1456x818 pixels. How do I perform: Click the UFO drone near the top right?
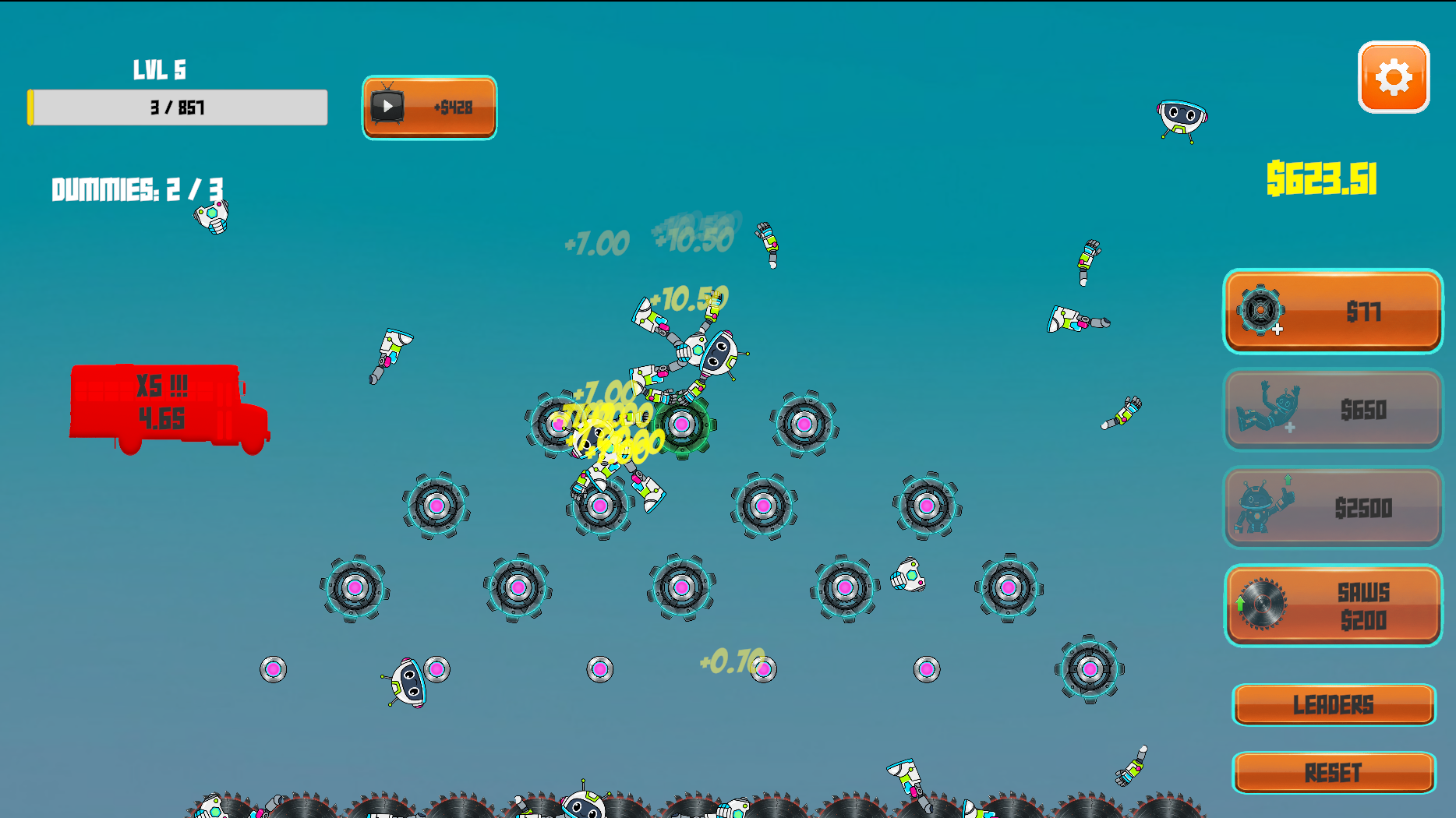coord(1181,118)
